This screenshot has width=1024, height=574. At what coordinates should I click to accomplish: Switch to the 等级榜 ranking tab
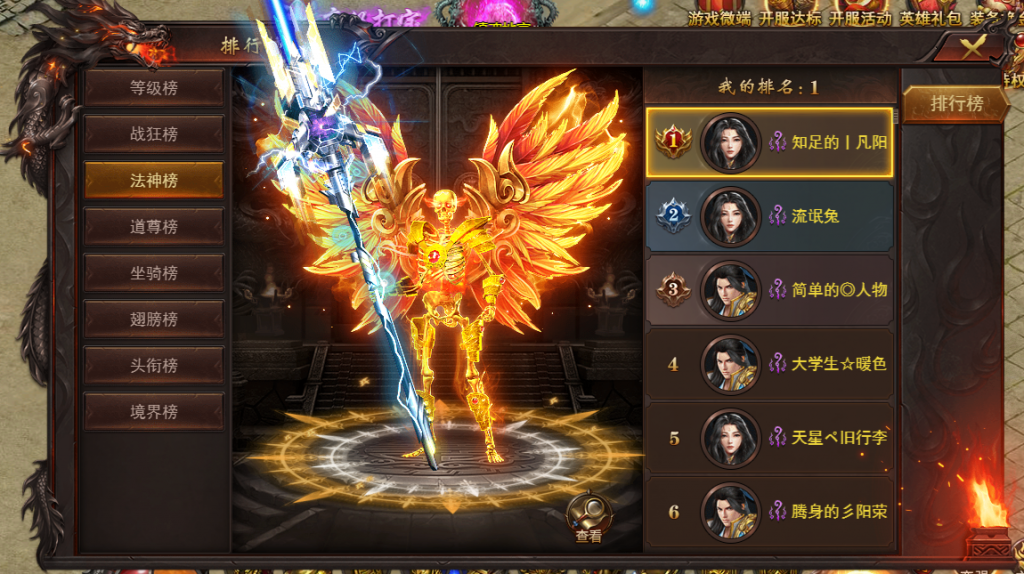click(153, 88)
